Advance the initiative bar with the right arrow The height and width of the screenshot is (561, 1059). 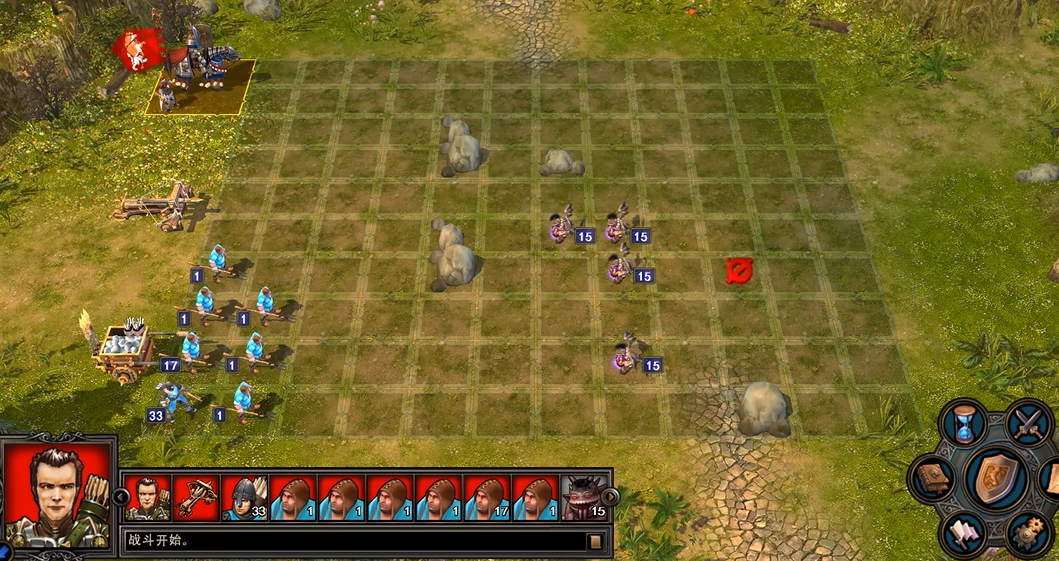(x=609, y=496)
